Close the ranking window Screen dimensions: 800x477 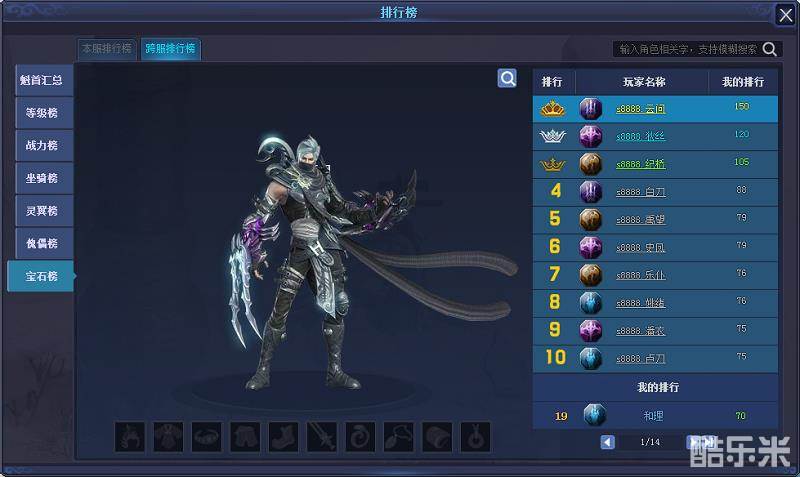coord(785,15)
